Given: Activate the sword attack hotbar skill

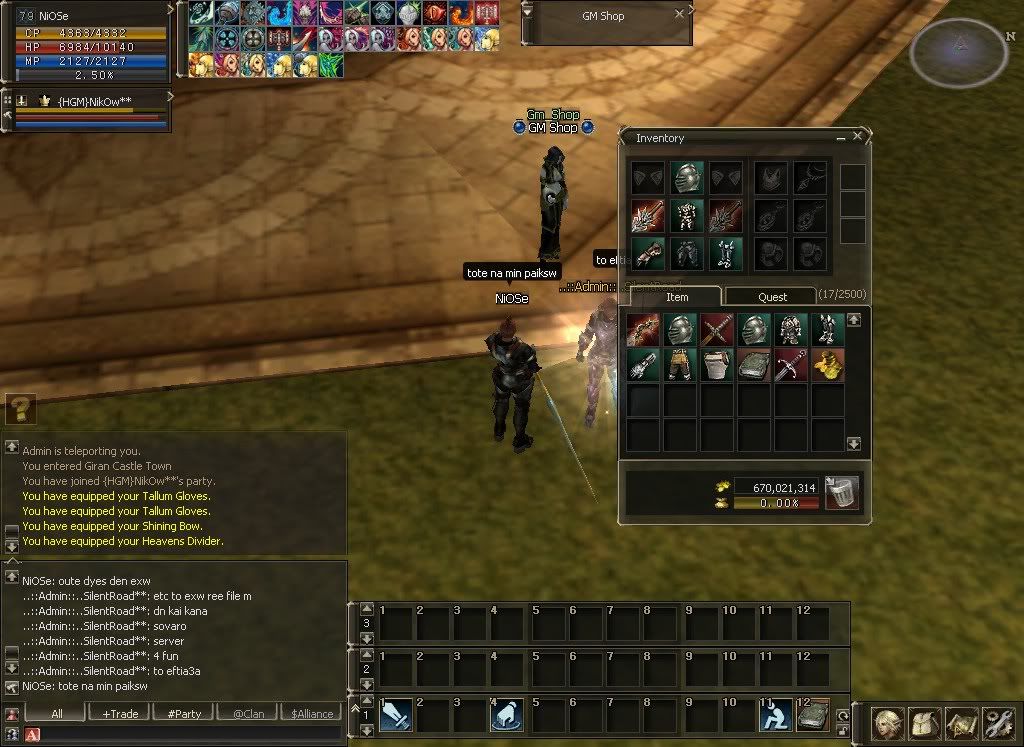Looking at the screenshot, I should coord(396,715).
